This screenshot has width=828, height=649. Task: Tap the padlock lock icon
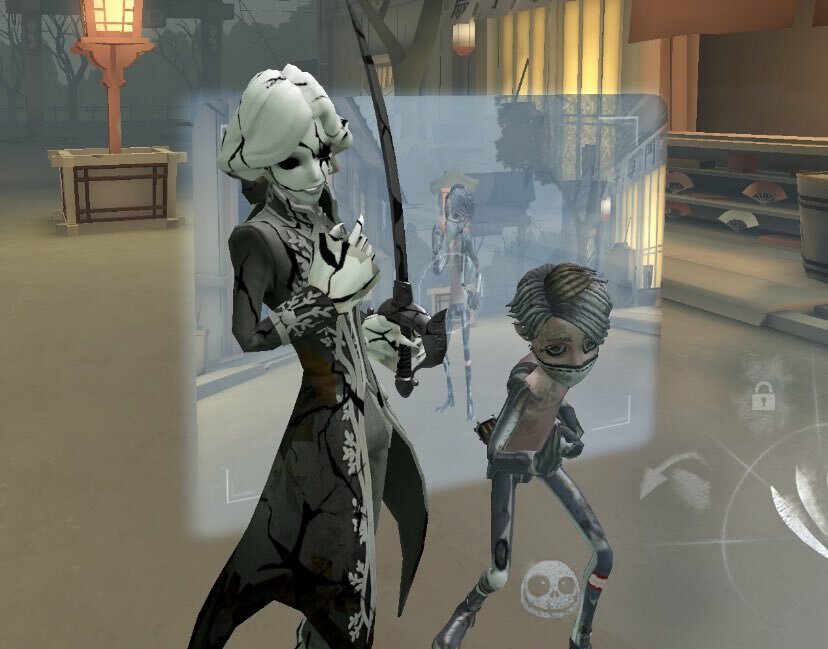(764, 397)
